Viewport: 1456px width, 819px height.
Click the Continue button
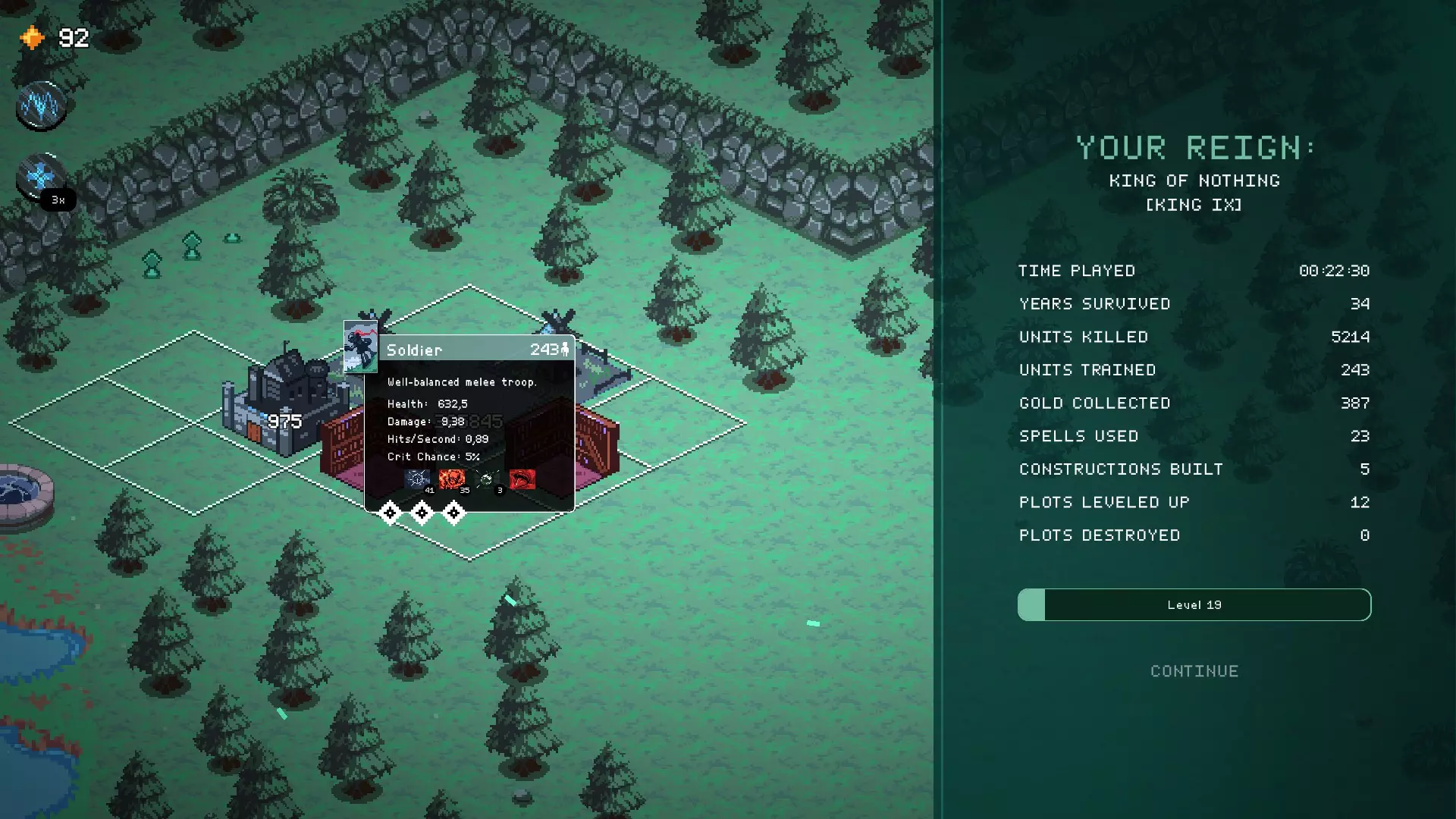[1194, 671]
